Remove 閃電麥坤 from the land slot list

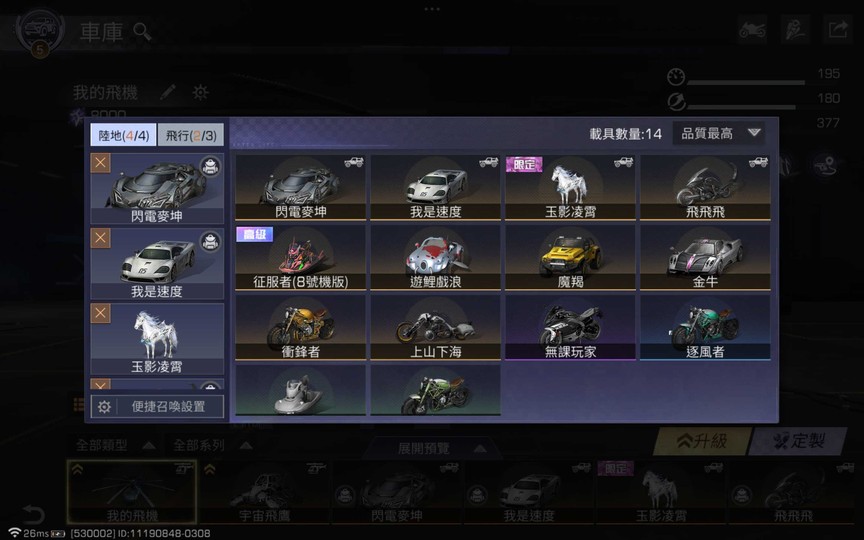[101, 163]
